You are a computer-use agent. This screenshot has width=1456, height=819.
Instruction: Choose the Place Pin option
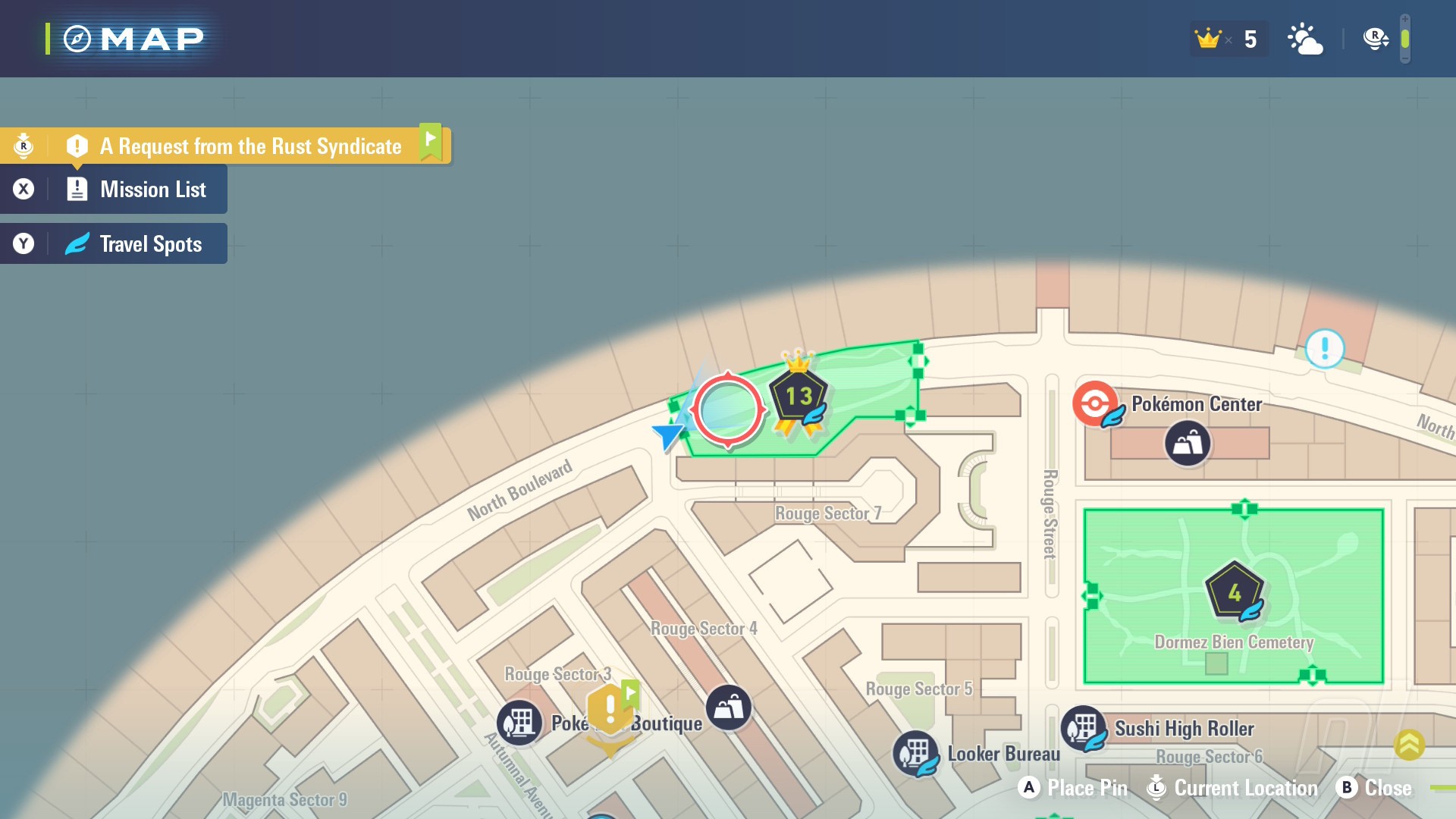click(x=1073, y=788)
